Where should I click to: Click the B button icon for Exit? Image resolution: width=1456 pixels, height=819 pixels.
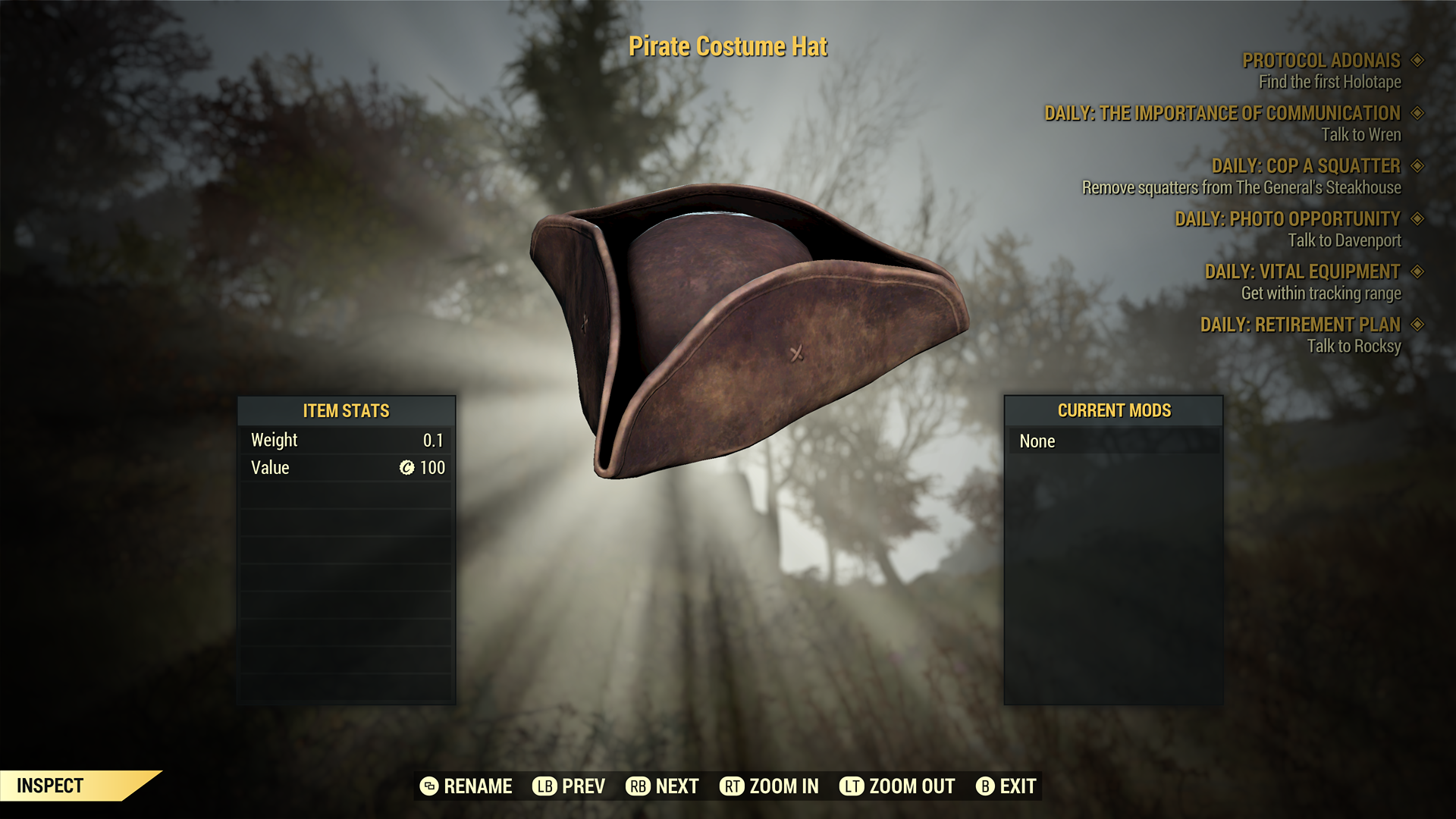[986, 786]
